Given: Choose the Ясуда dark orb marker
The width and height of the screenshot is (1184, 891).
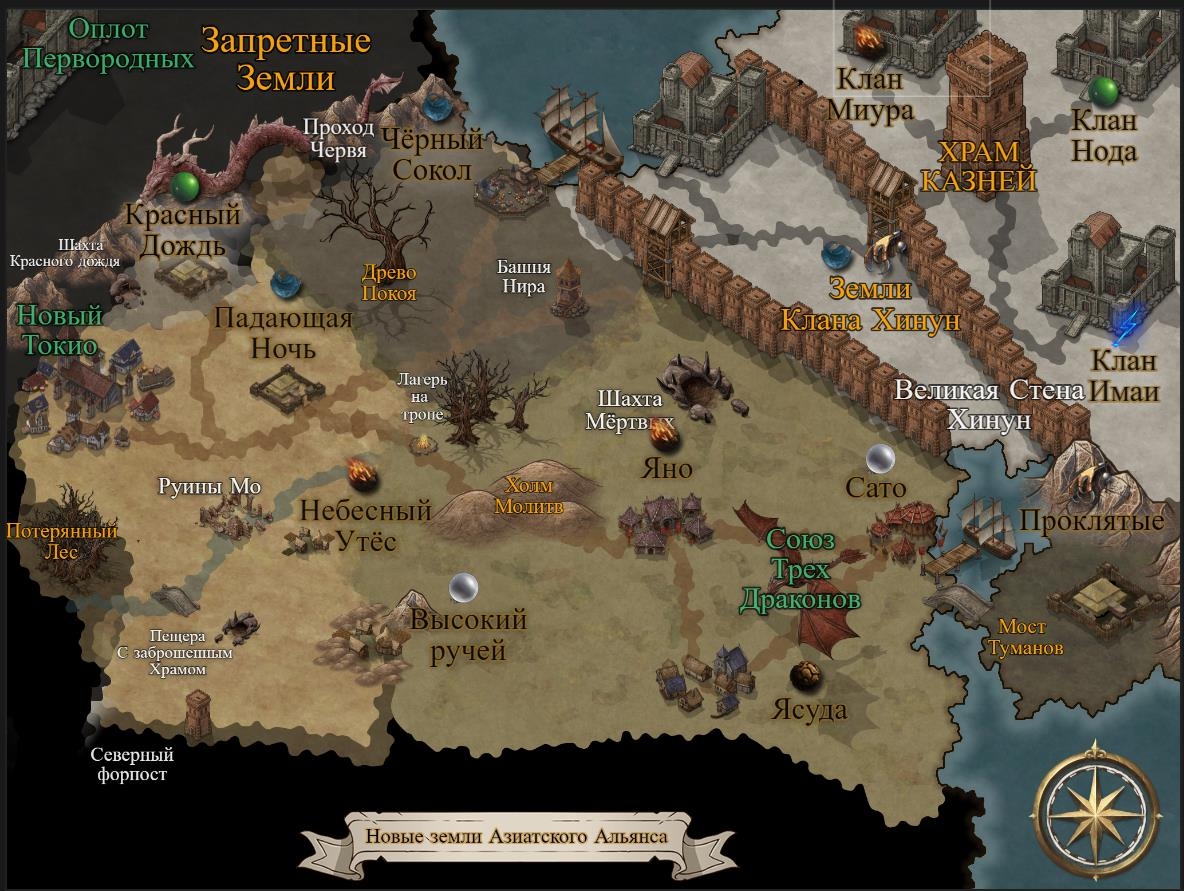Looking at the screenshot, I should [x=806, y=676].
